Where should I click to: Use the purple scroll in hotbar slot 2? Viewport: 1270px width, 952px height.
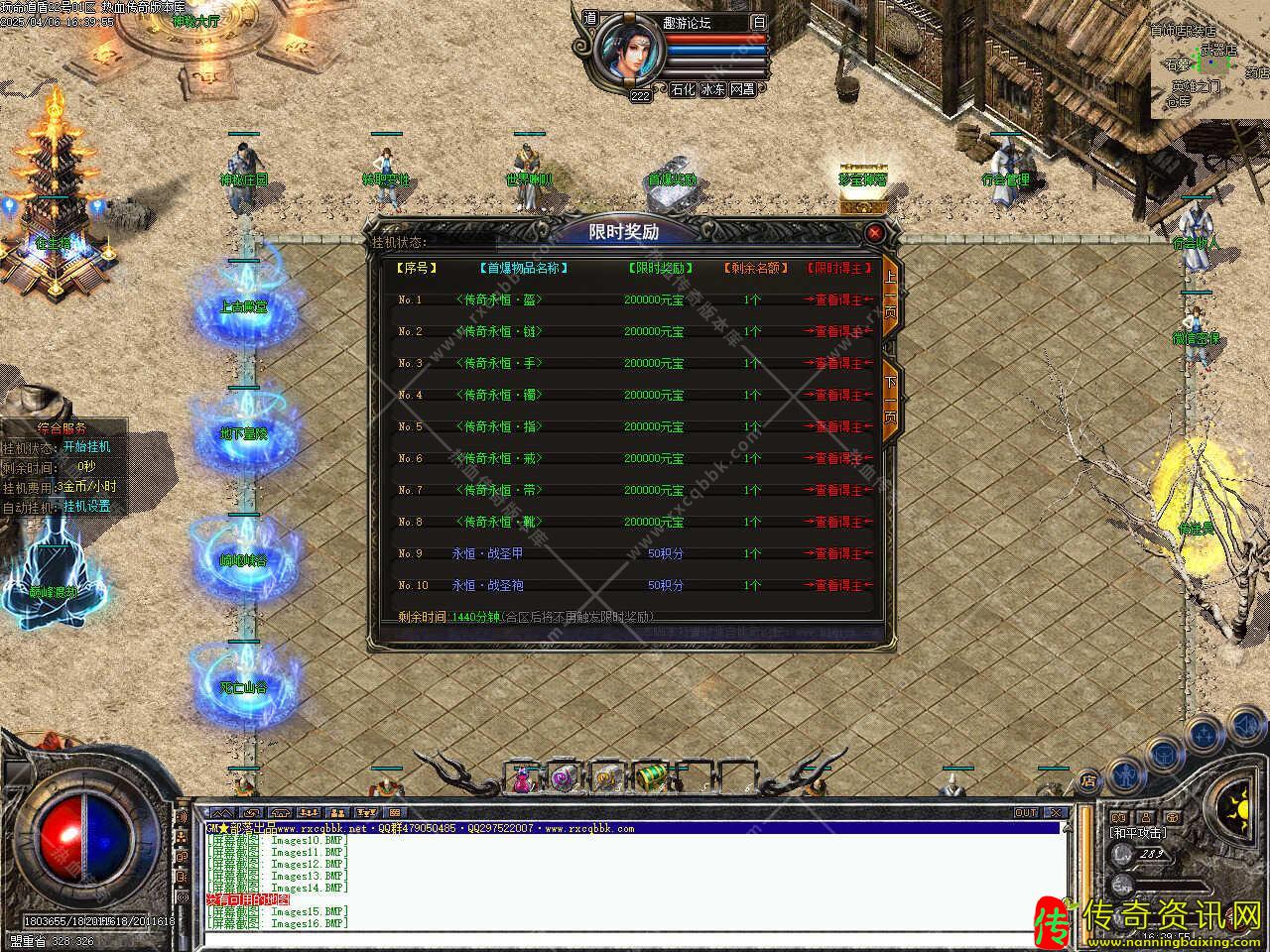click(565, 778)
